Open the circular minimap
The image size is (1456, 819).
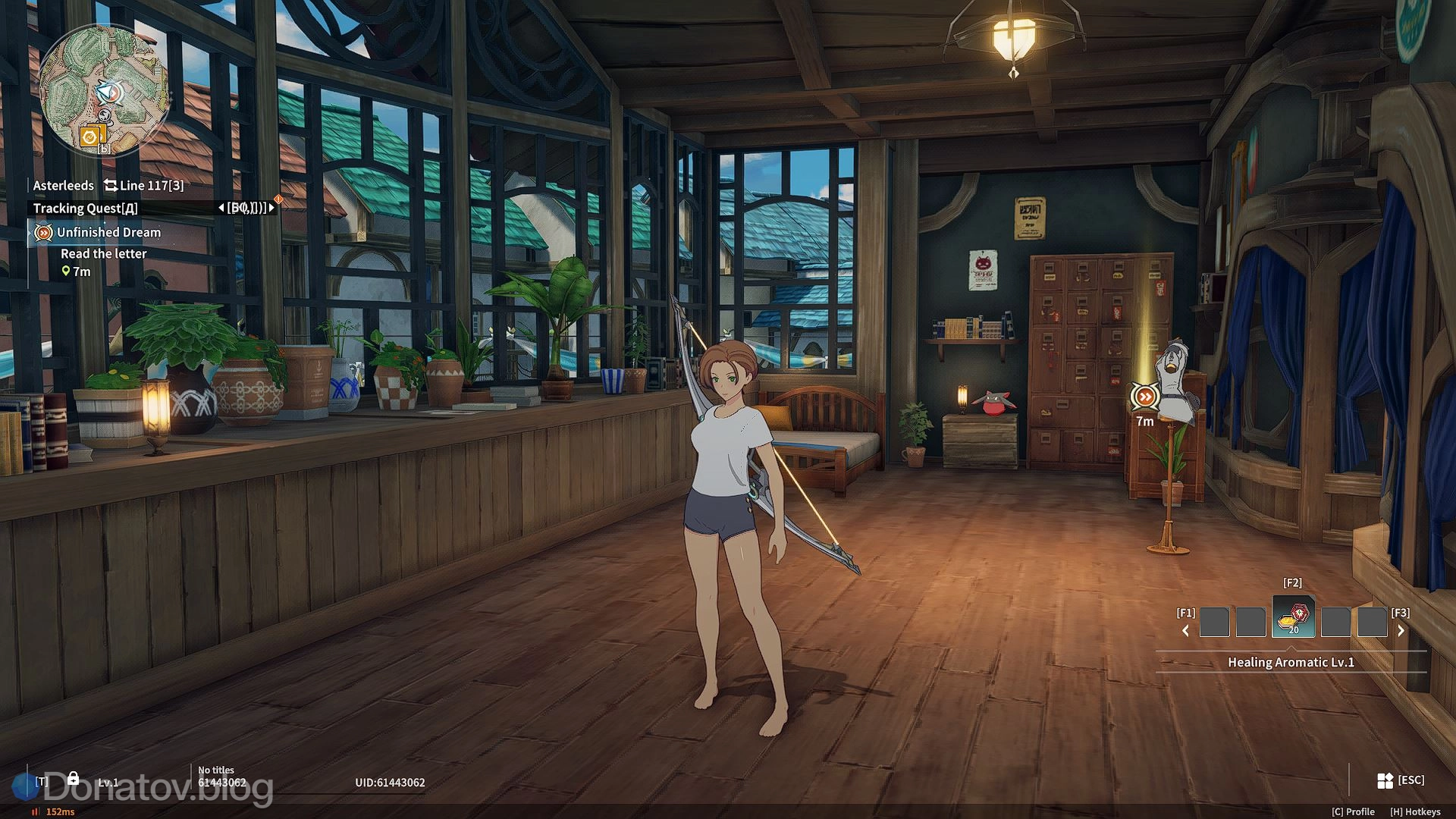point(103,90)
